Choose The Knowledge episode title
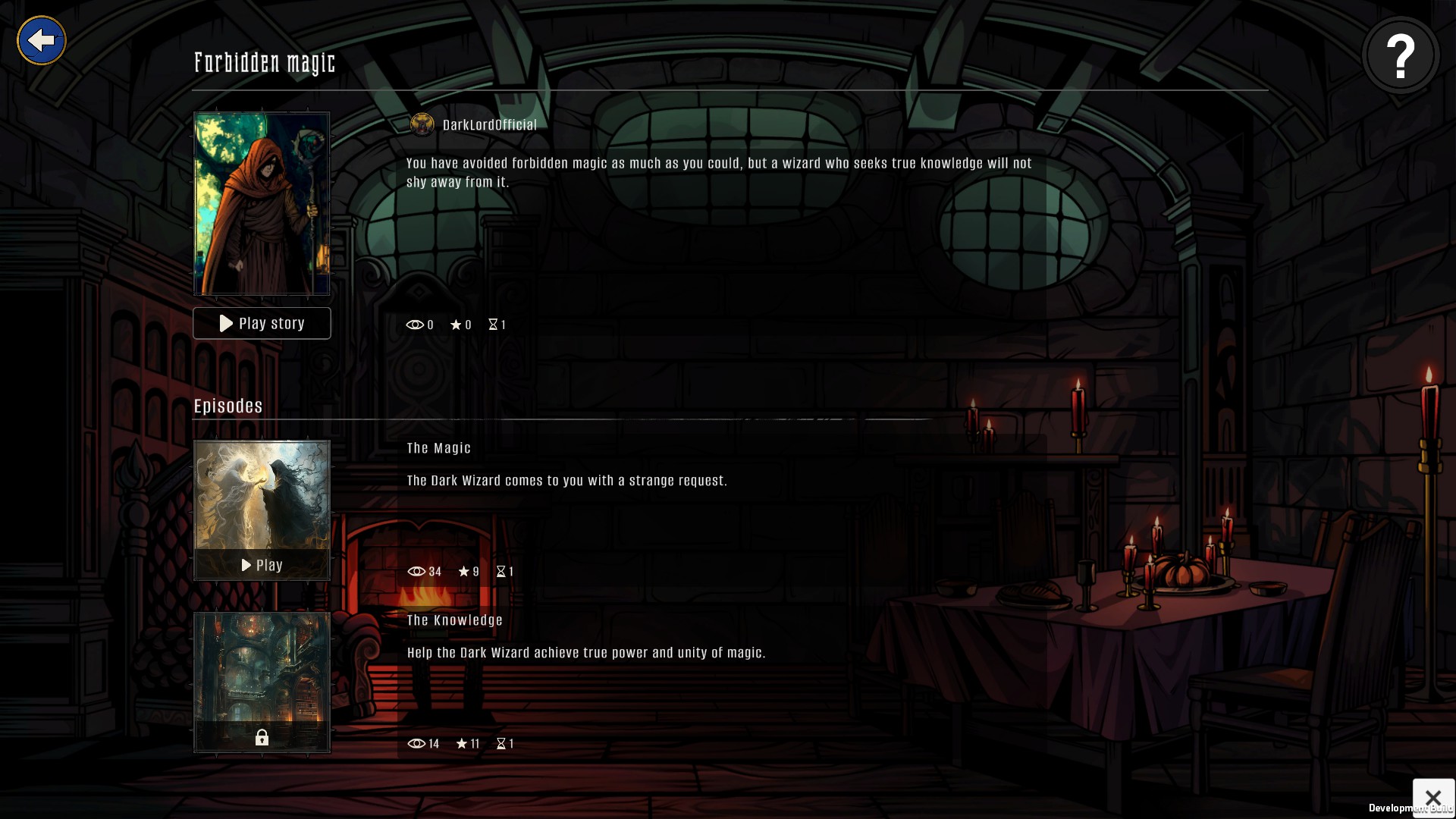 click(454, 620)
